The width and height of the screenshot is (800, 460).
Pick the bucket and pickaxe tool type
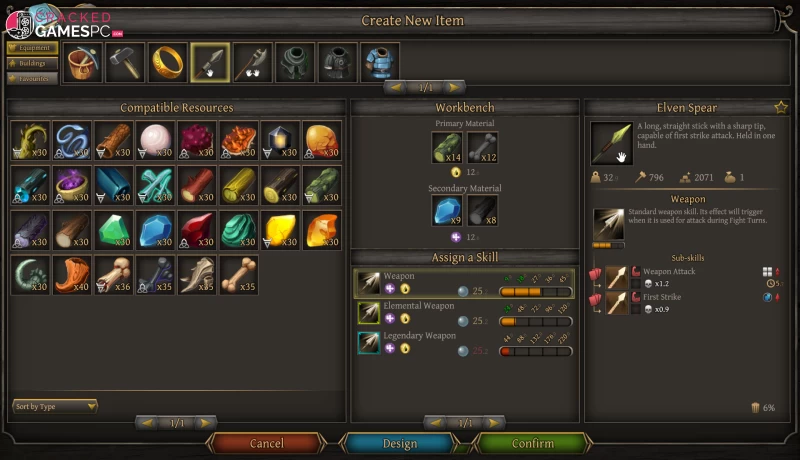pos(83,63)
